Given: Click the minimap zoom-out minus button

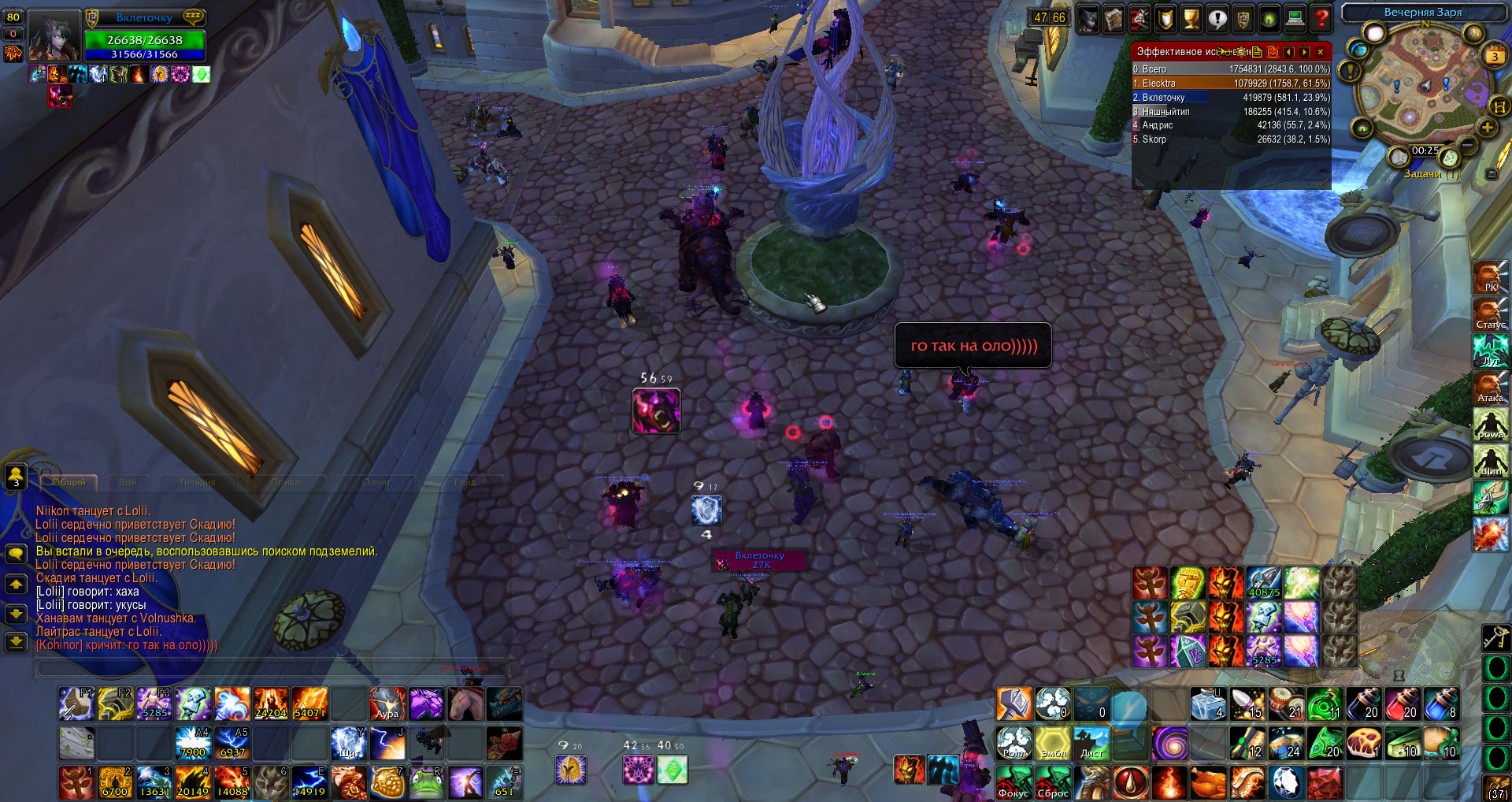Looking at the screenshot, I should 1468,146.
